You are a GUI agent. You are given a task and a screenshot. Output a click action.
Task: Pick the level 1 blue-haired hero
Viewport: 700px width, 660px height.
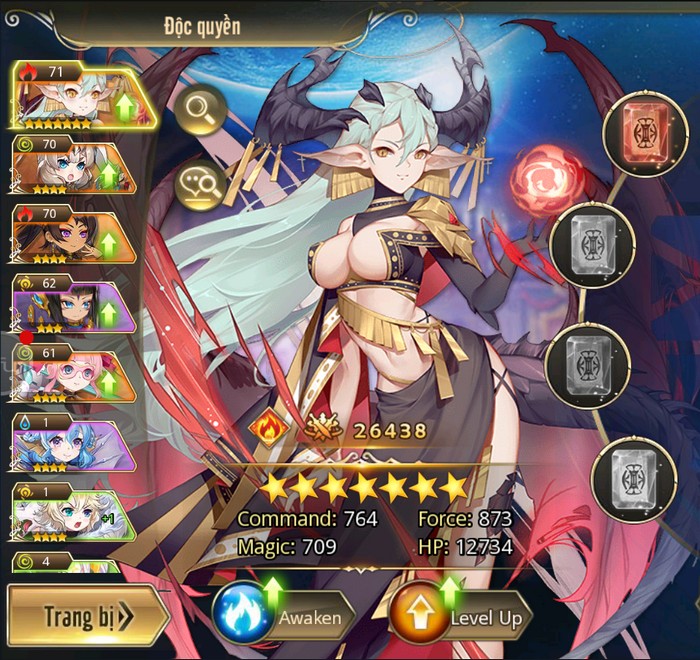pyautogui.click(x=72, y=441)
